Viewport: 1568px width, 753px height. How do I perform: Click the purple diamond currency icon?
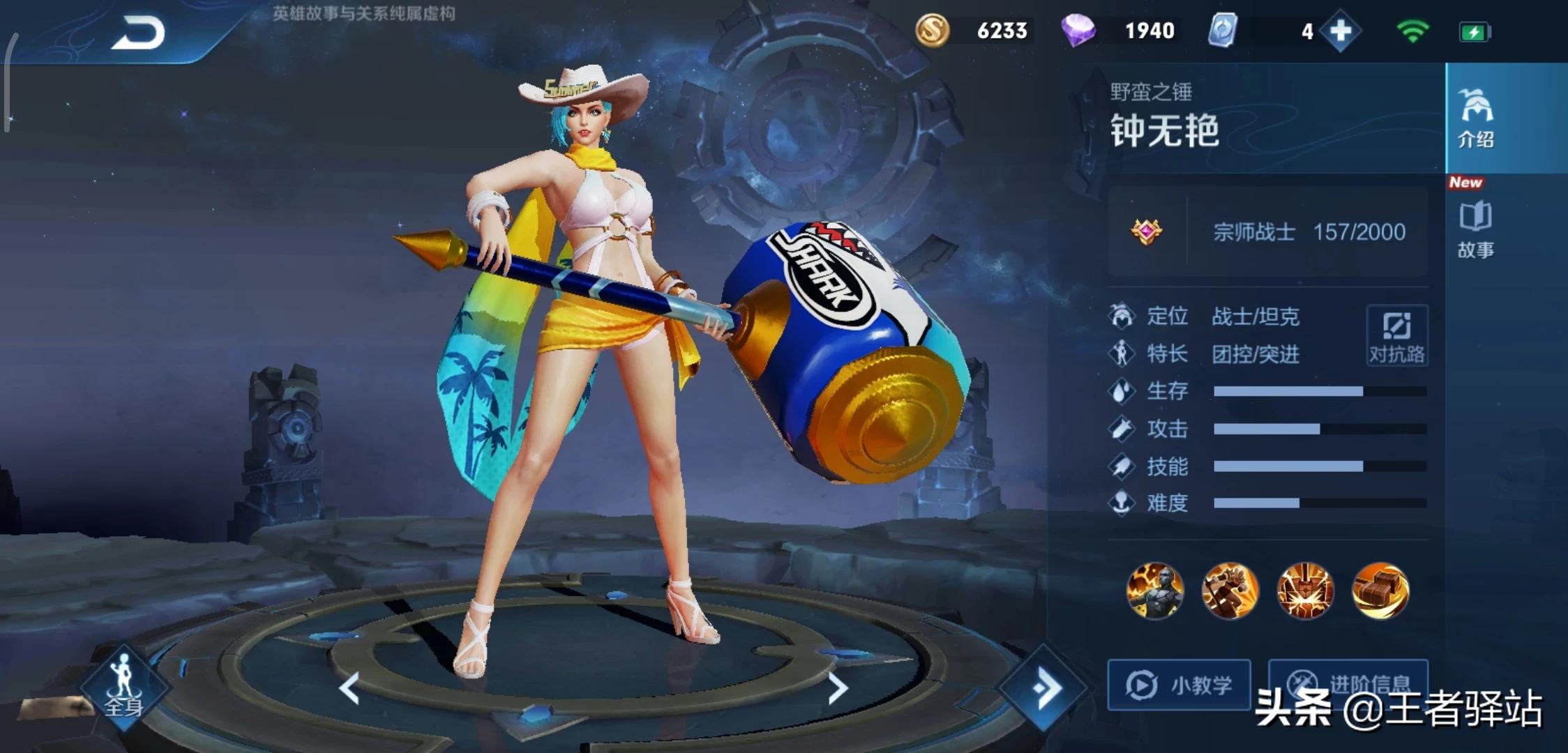tap(1078, 31)
